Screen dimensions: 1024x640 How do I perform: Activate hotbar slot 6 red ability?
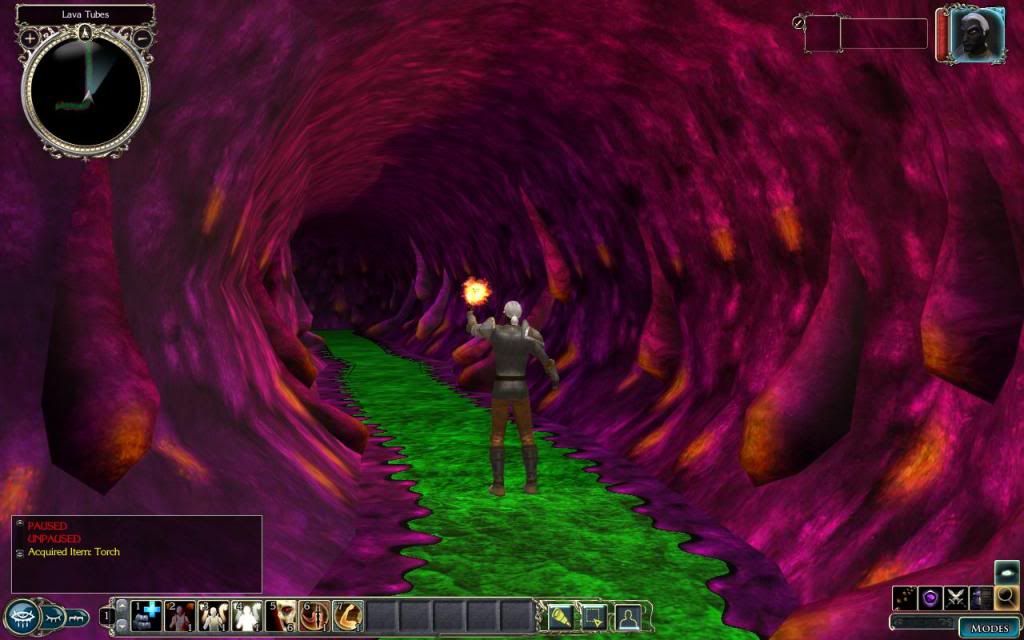point(315,616)
